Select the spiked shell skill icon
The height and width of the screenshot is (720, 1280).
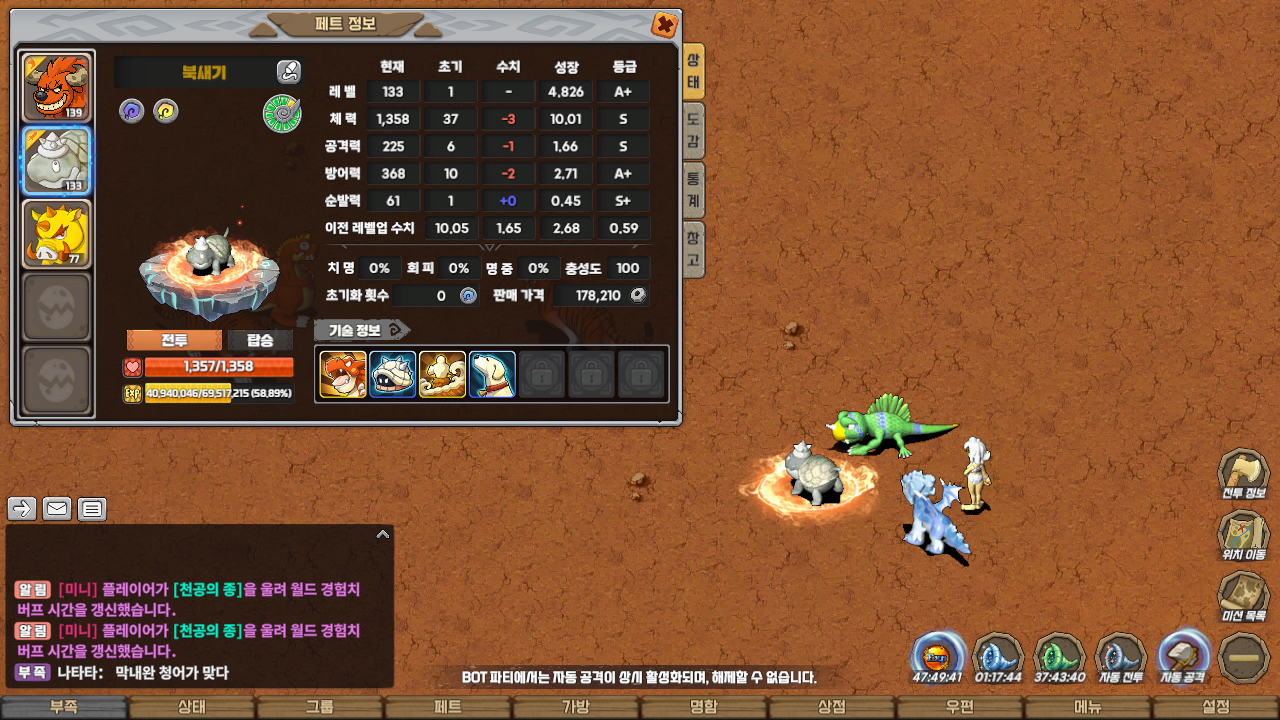(392, 375)
